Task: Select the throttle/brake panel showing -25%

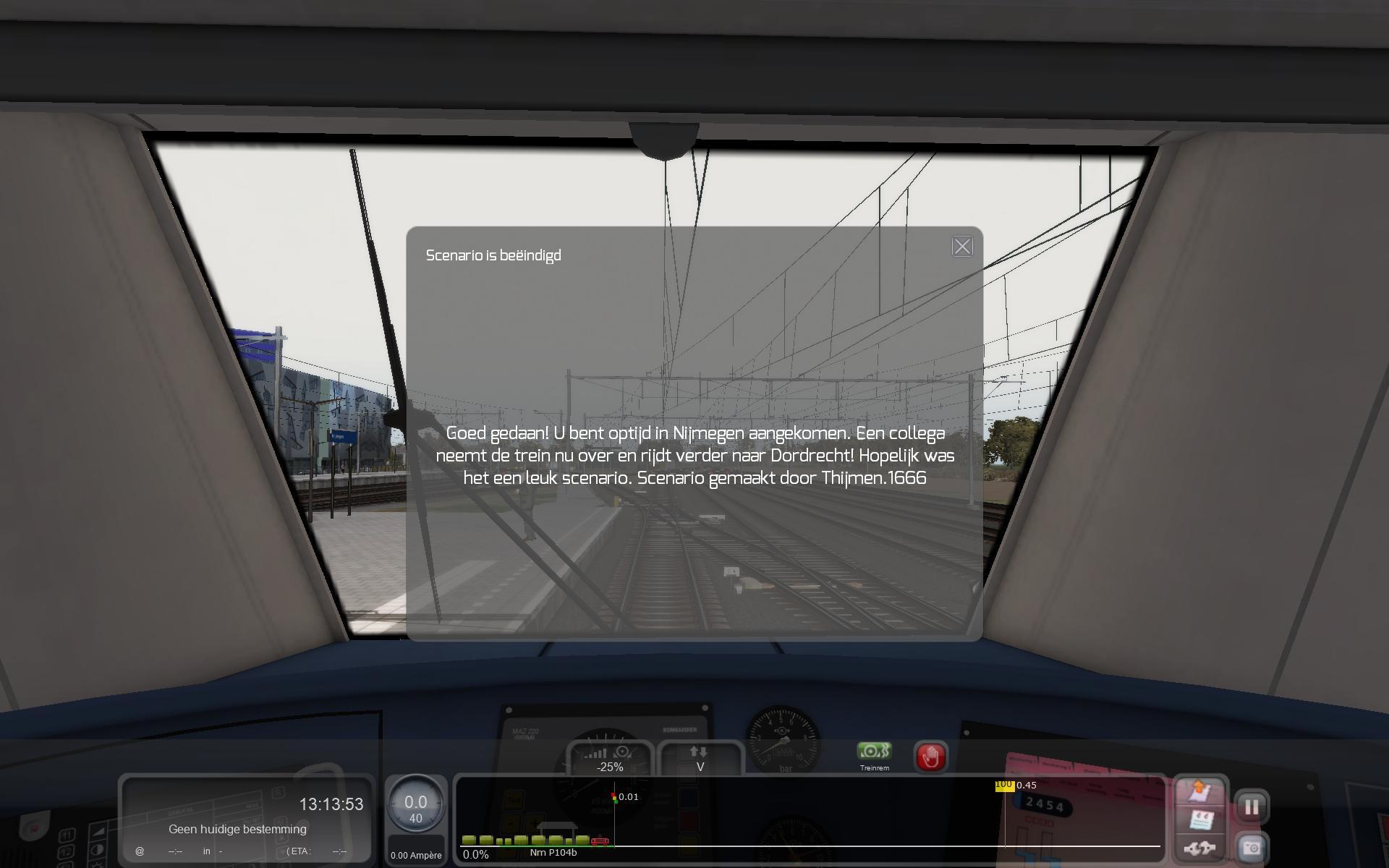Action: 610,759
